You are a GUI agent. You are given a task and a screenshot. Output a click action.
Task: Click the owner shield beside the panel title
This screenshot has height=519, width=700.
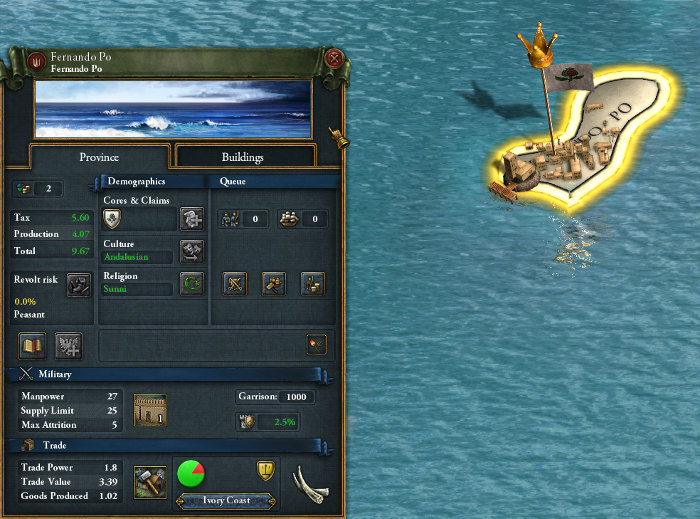pyautogui.click(x=36, y=60)
